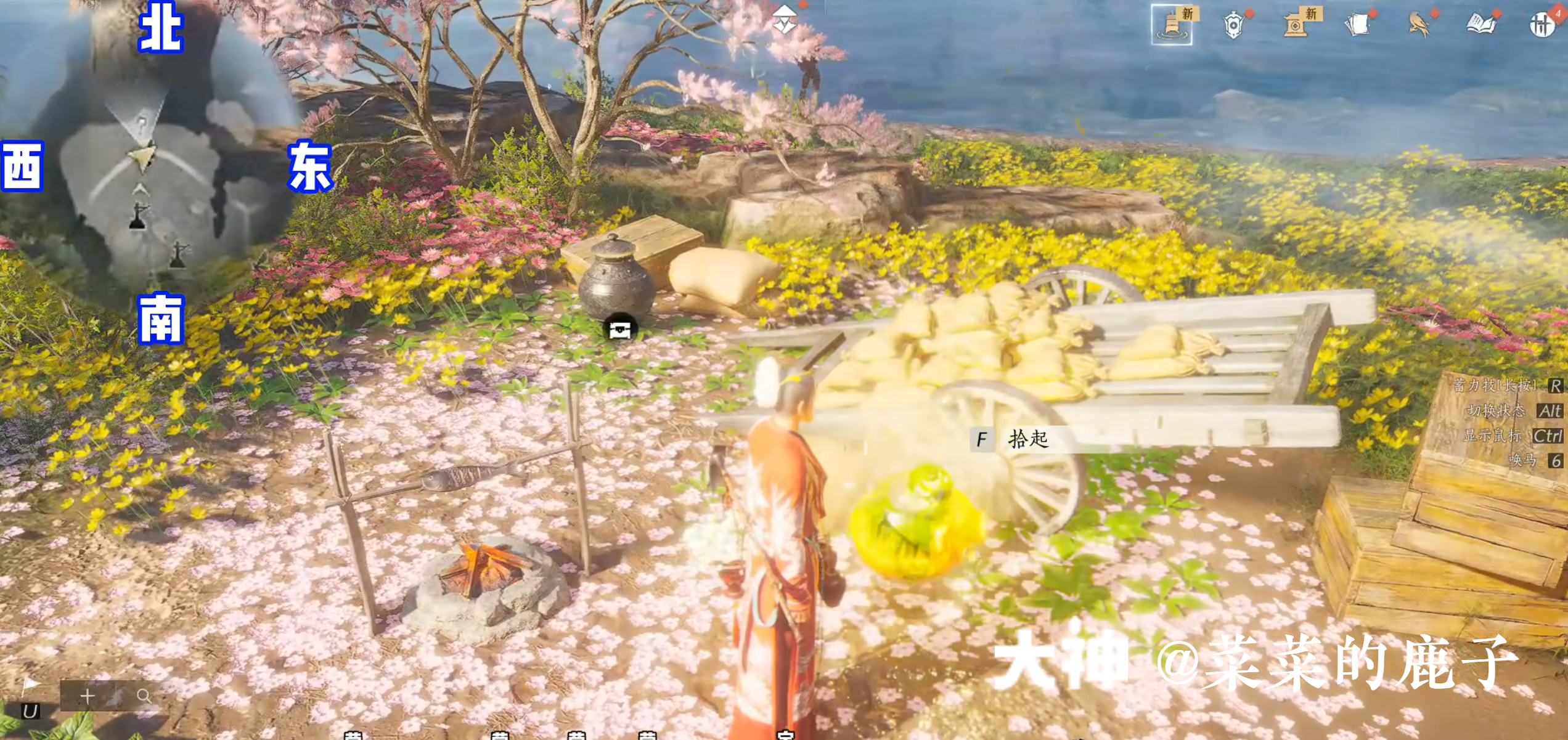Select the 拾起 pickup prompt
Screen dimensions: 1568x740
[1027, 439]
